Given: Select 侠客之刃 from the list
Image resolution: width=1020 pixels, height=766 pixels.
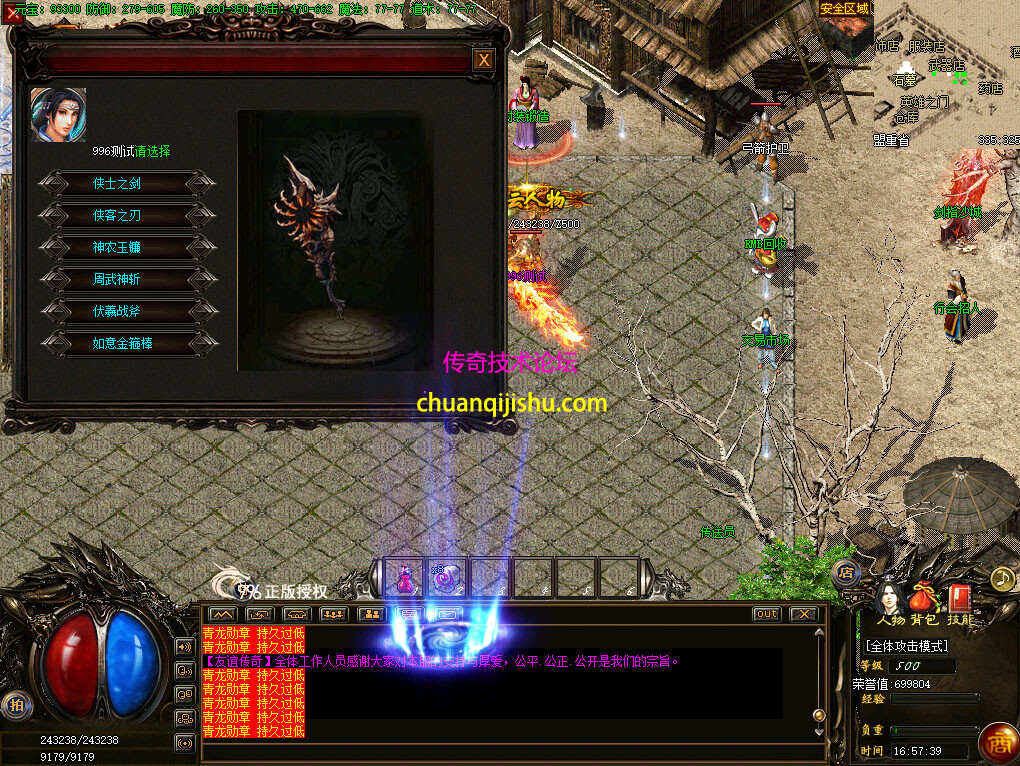Looking at the screenshot, I should (x=126, y=215).
